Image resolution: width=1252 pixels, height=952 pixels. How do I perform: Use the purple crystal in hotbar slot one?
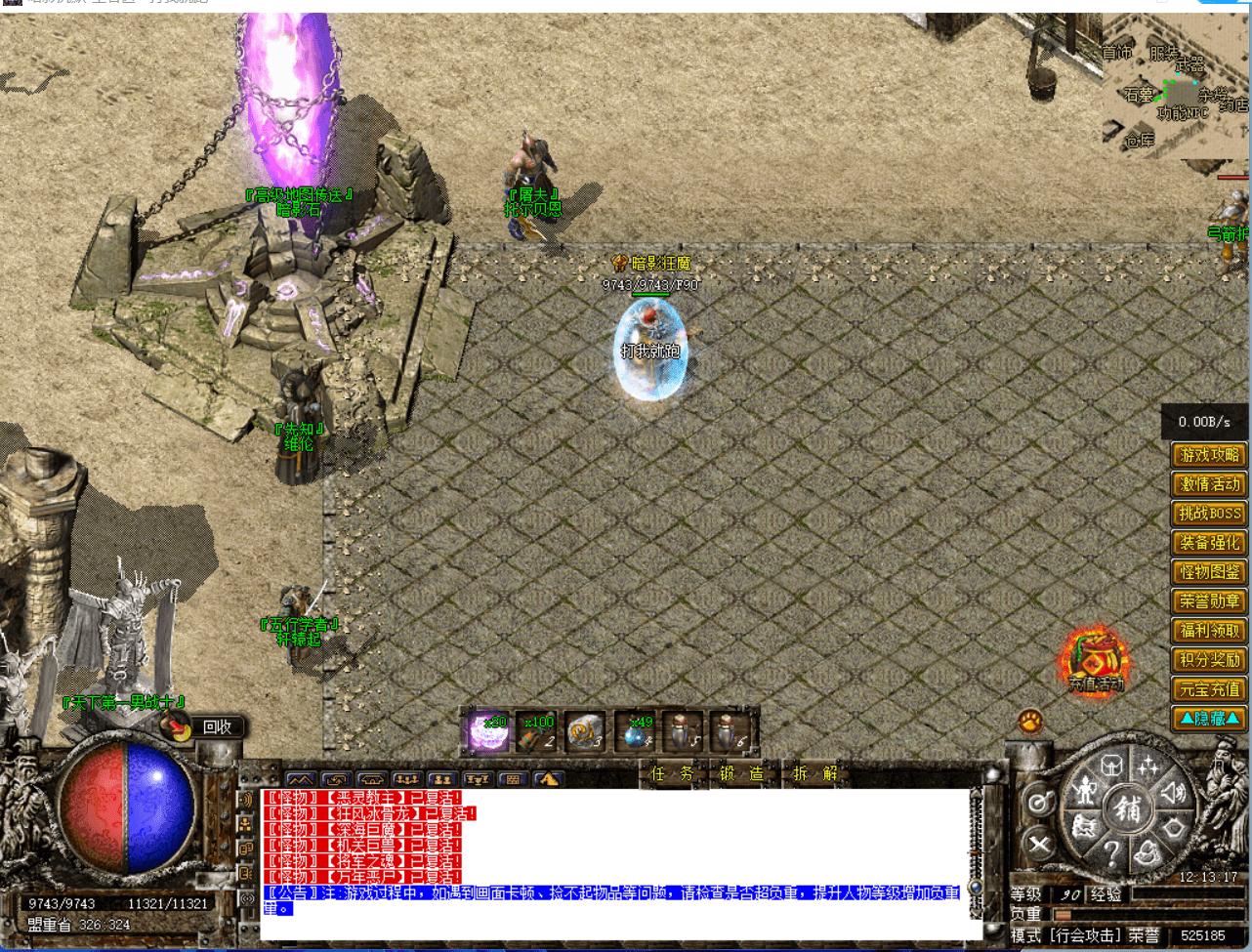(x=487, y=732)
